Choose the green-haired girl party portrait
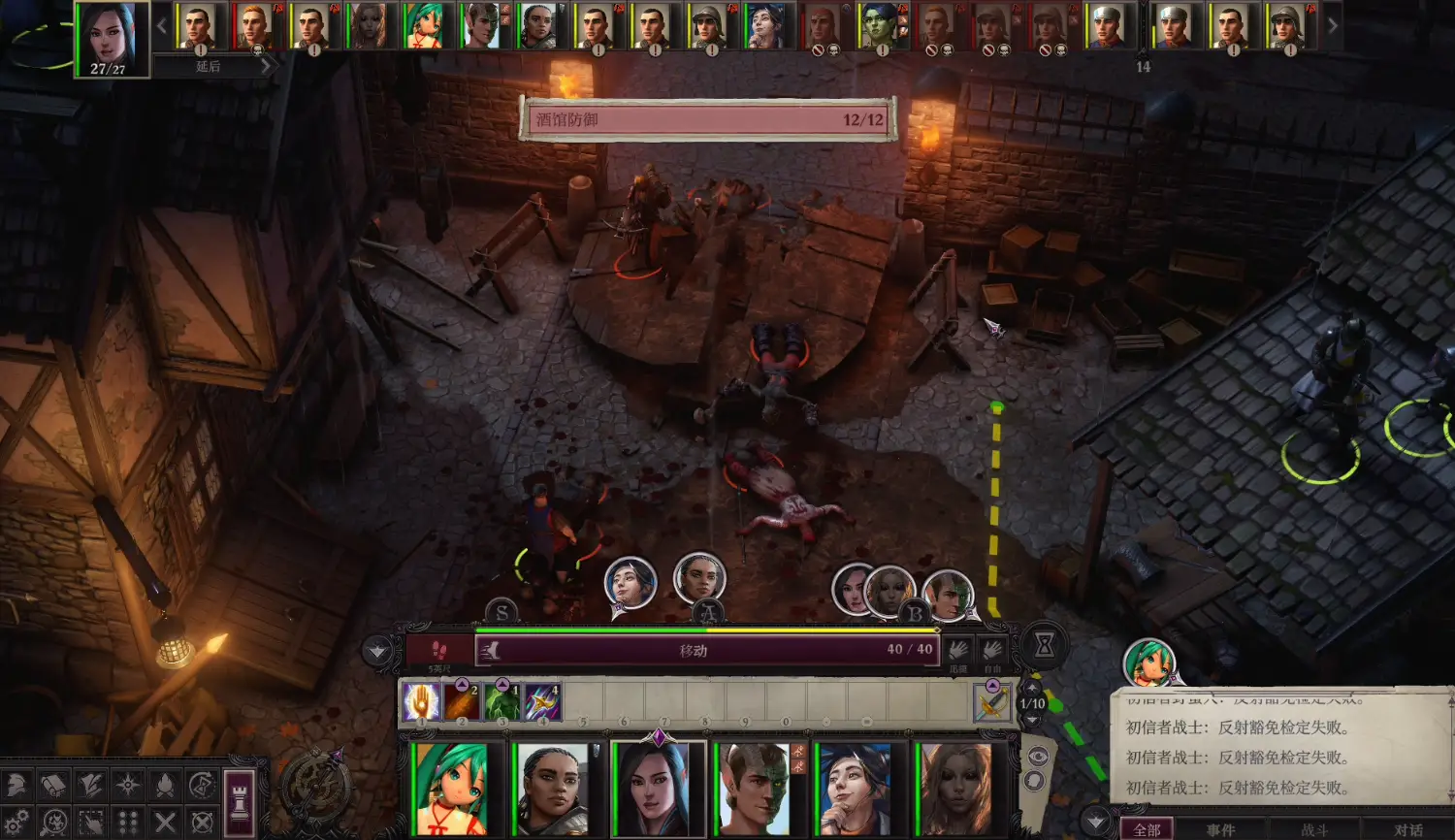 (453, 789)
